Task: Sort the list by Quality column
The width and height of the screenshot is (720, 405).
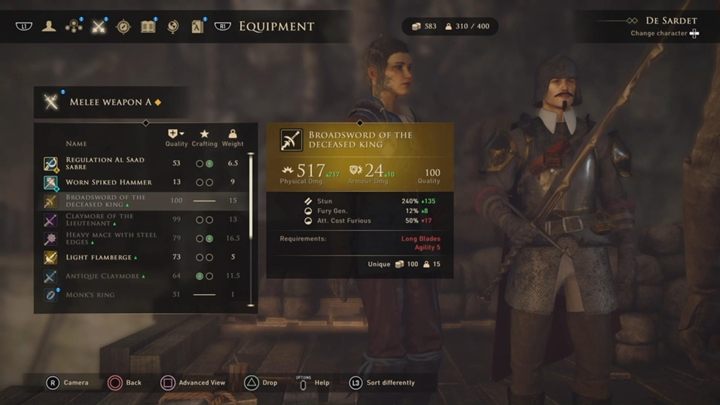Action: coord(176,138)
